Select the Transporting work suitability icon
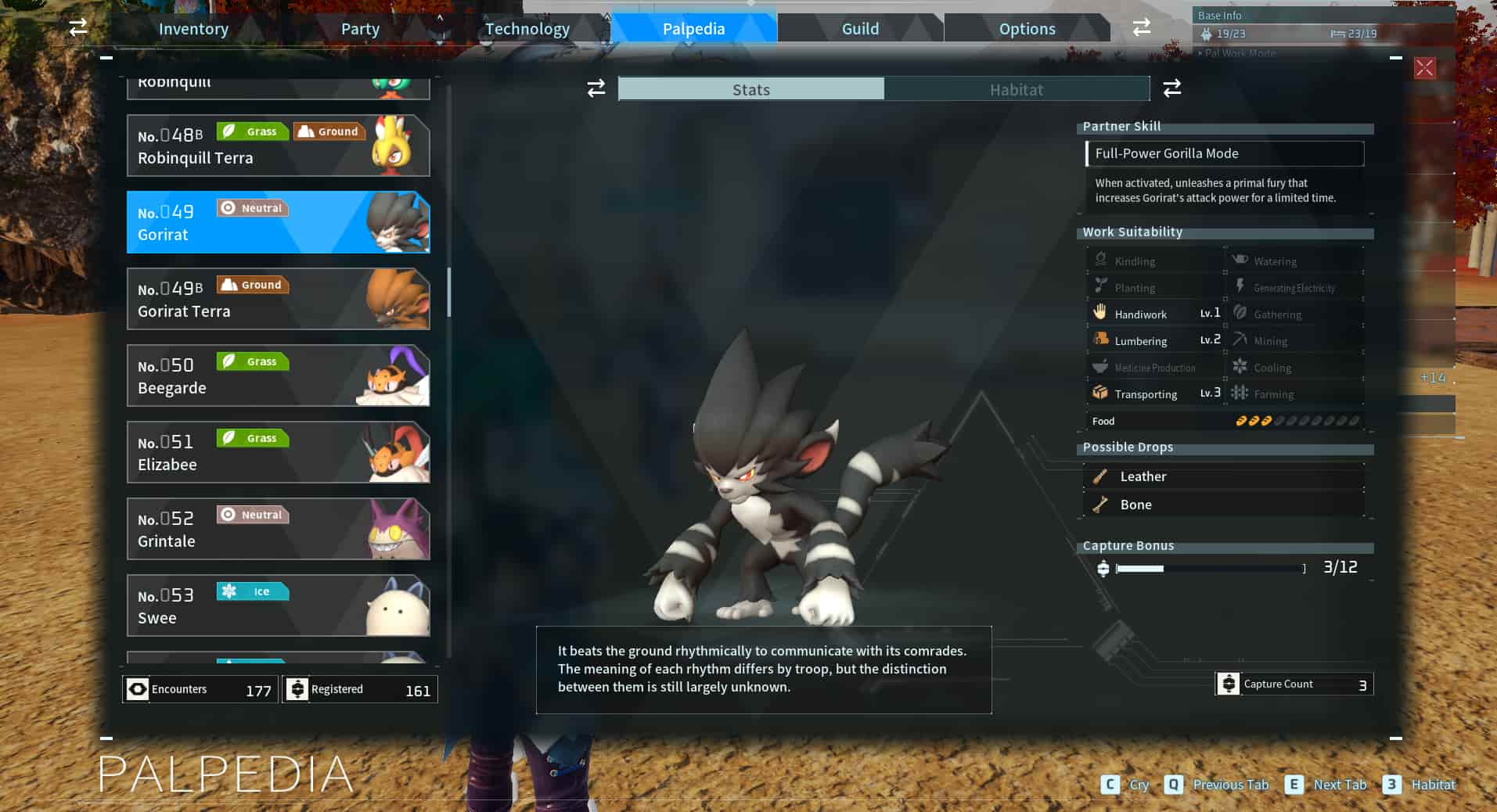Image resolution: width=1497 pixels, height=812 pixels. [x=1099, y=393]
